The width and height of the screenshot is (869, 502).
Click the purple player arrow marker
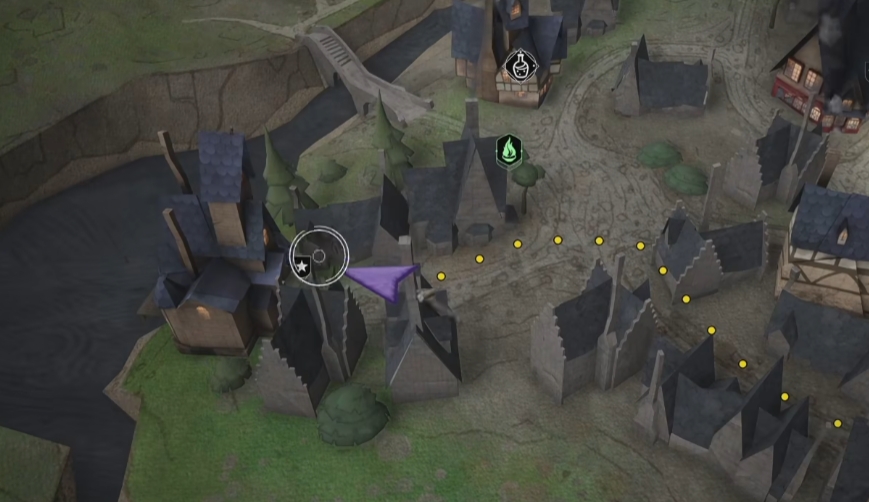(384, 281)
